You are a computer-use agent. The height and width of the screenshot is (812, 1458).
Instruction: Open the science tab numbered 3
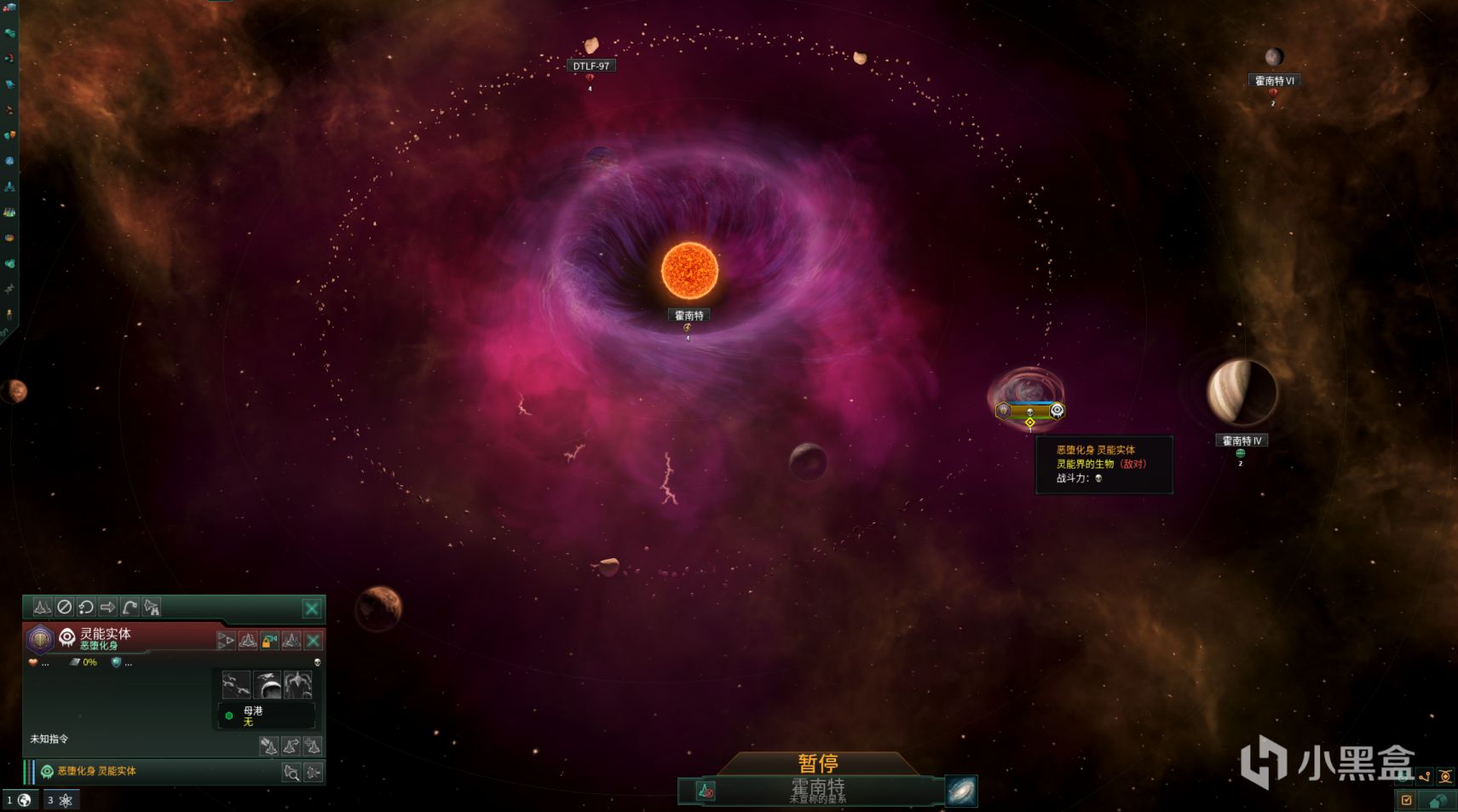61,800
